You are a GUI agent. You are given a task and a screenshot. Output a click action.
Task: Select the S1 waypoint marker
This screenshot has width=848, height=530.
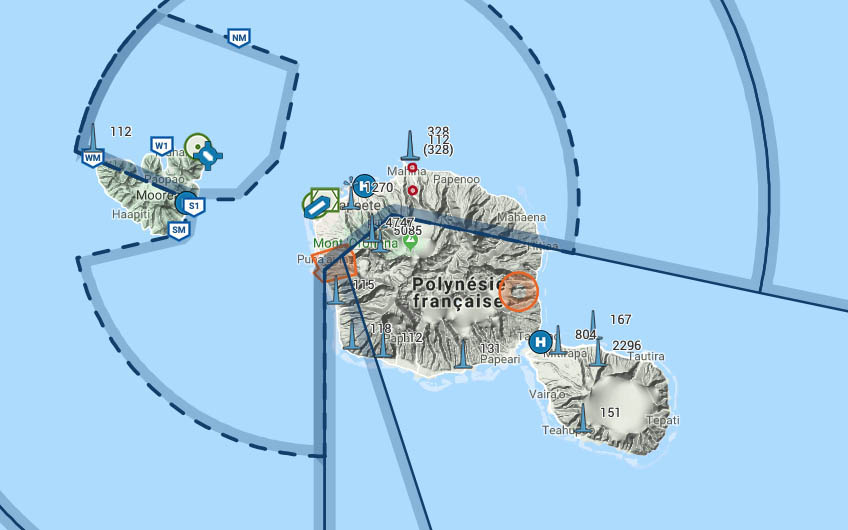pos(193,206)
